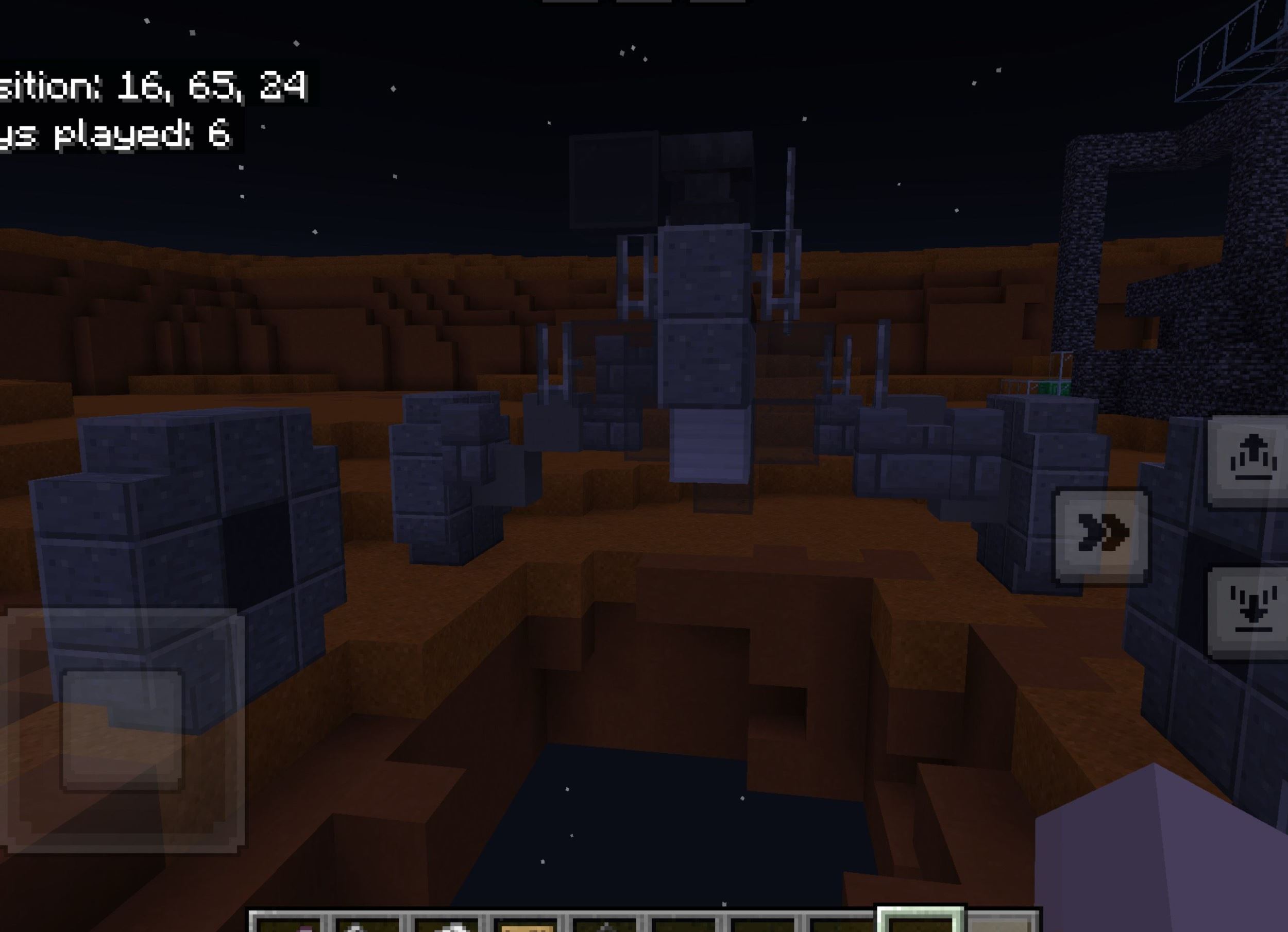The height and width of the screenshot is (932, 1288).
Task: Tap the double-arrow sprint button
Action: point(1101,535)
